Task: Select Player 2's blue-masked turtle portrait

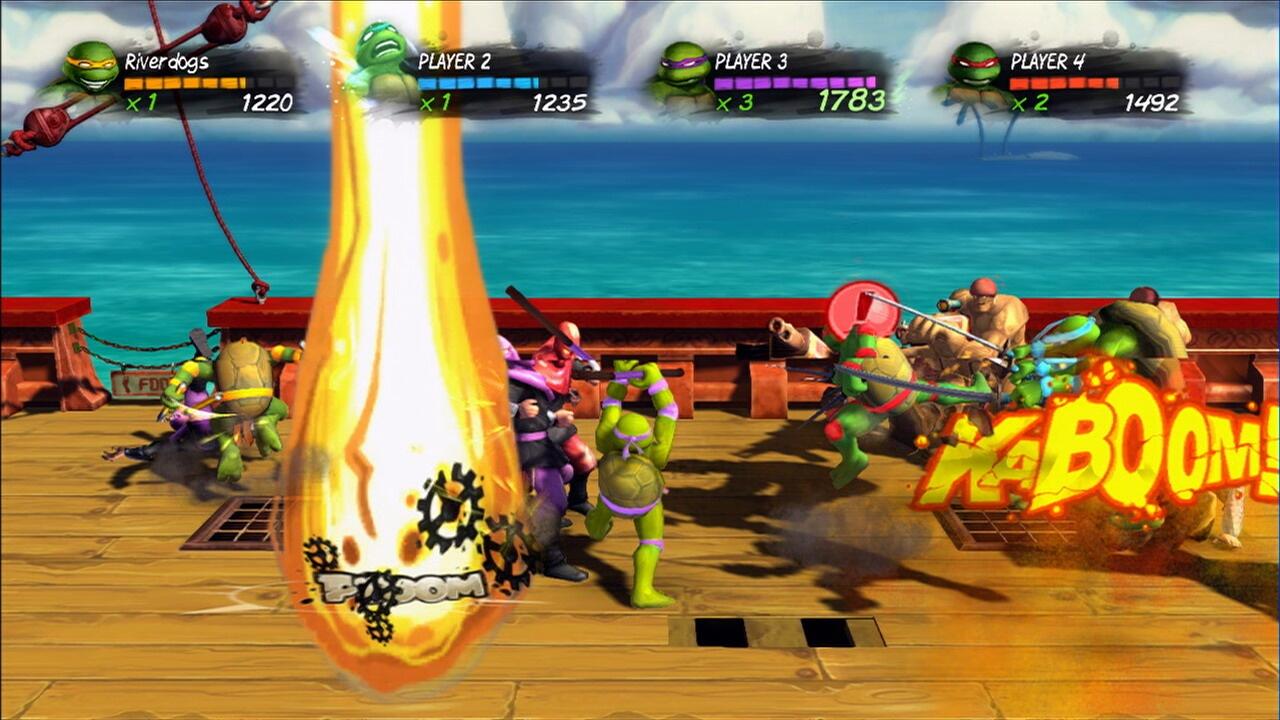Action: coord(384,60)
